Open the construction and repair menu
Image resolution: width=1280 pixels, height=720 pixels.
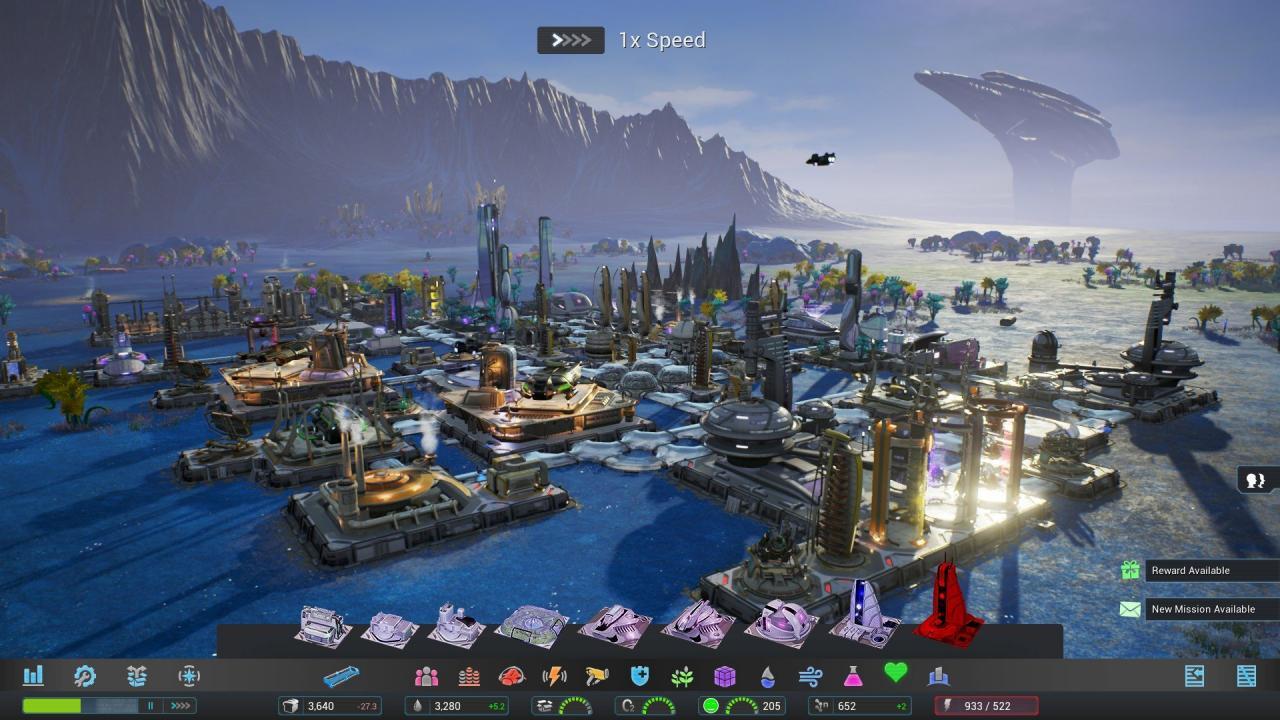click(85, 676)
